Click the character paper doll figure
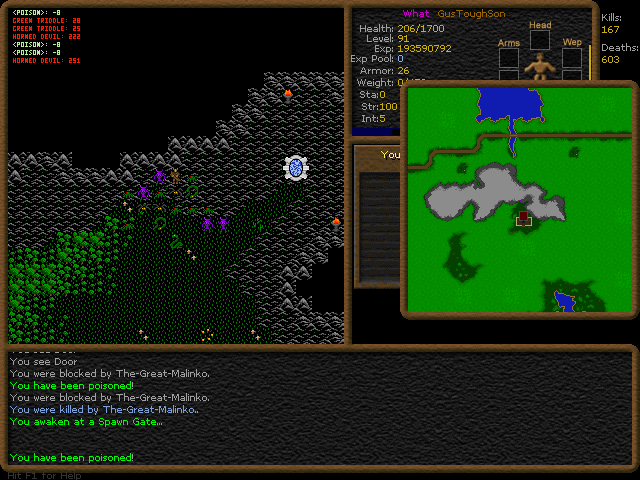This screenshot has width=640, height=480. pos(541,66)
